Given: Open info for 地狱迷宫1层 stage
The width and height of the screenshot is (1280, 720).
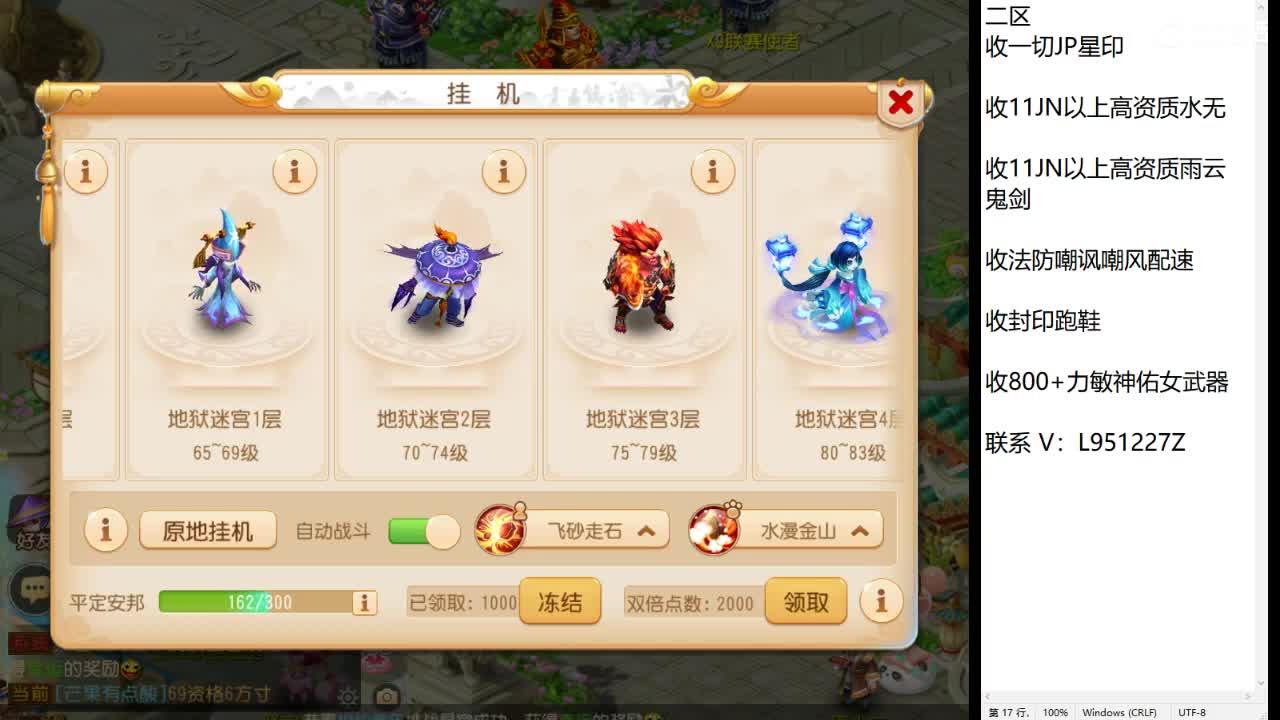Looking at the screenshot, I should click(295, 172).
